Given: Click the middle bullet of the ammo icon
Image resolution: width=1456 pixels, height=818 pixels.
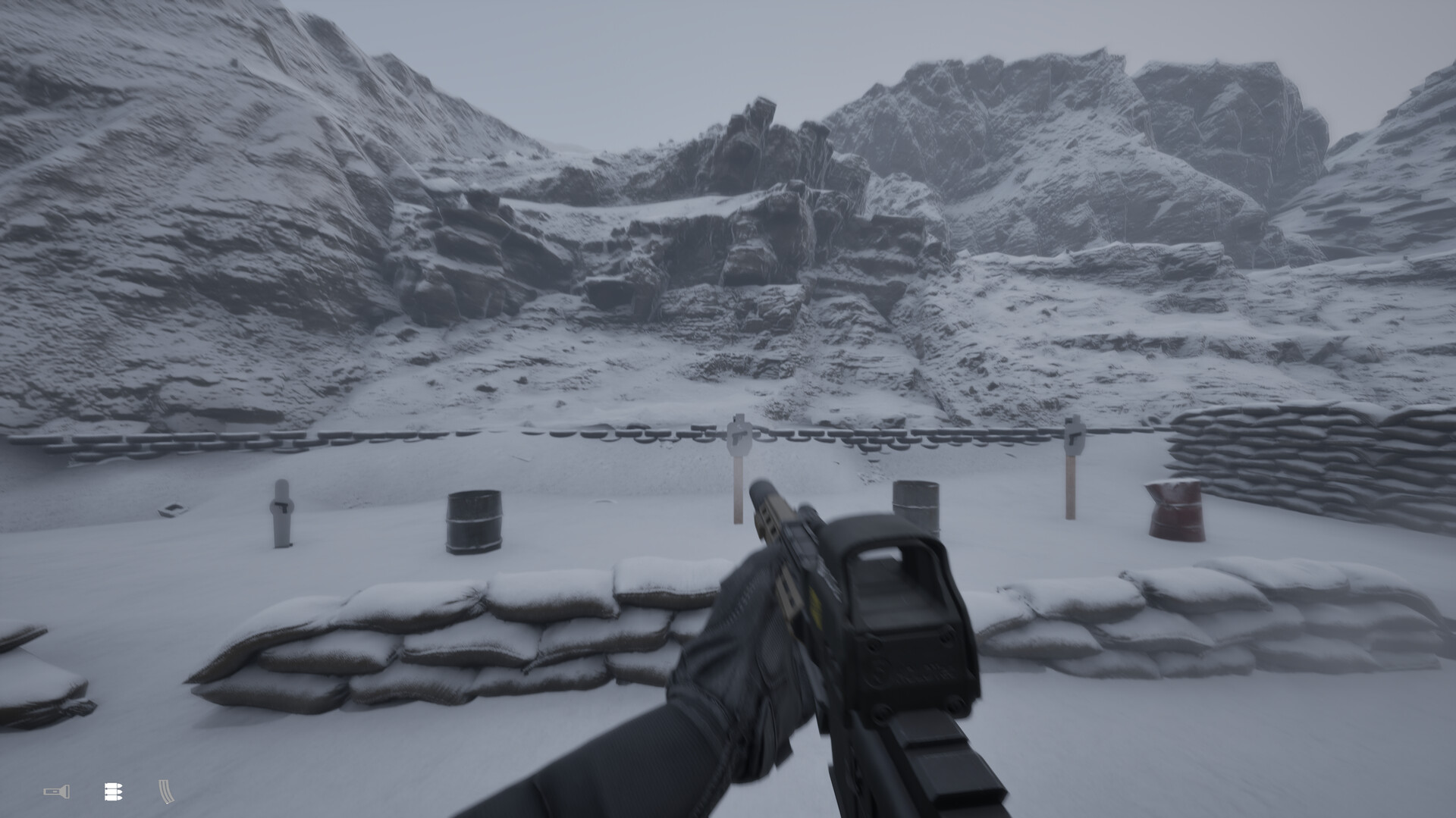Looking at the screenshot, I should [112, 791].
